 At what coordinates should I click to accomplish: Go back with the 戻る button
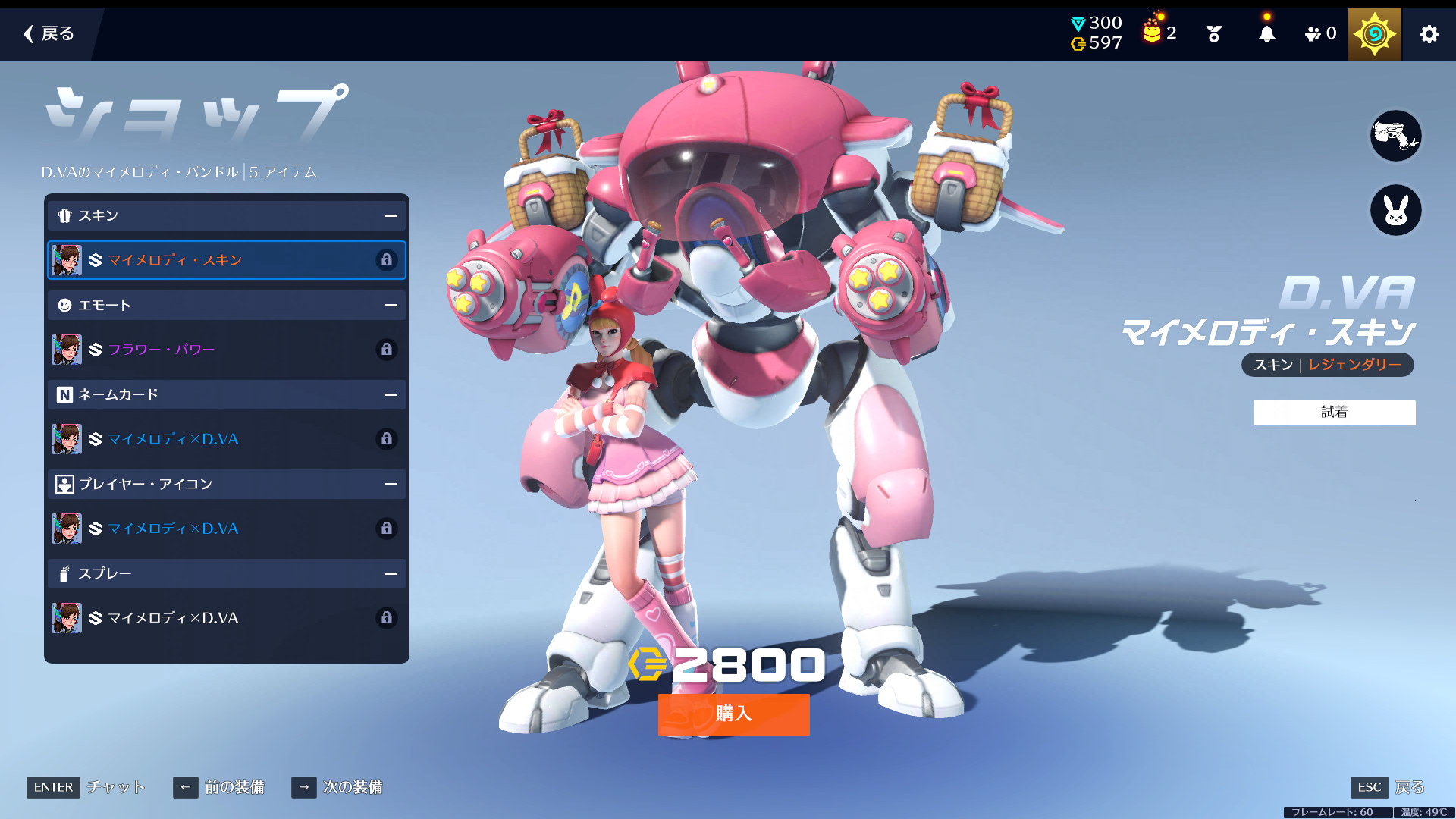click(49, 33)
